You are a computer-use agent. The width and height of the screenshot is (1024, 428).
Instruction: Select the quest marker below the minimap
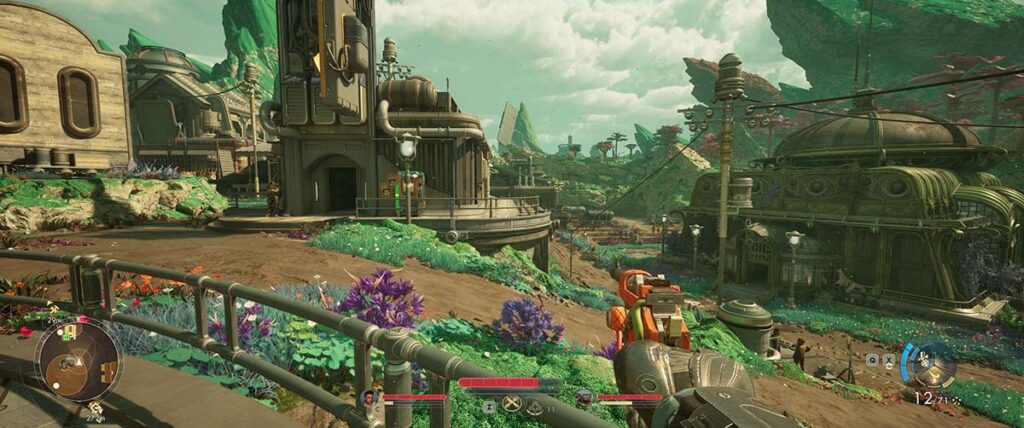(x=94, y=408)
